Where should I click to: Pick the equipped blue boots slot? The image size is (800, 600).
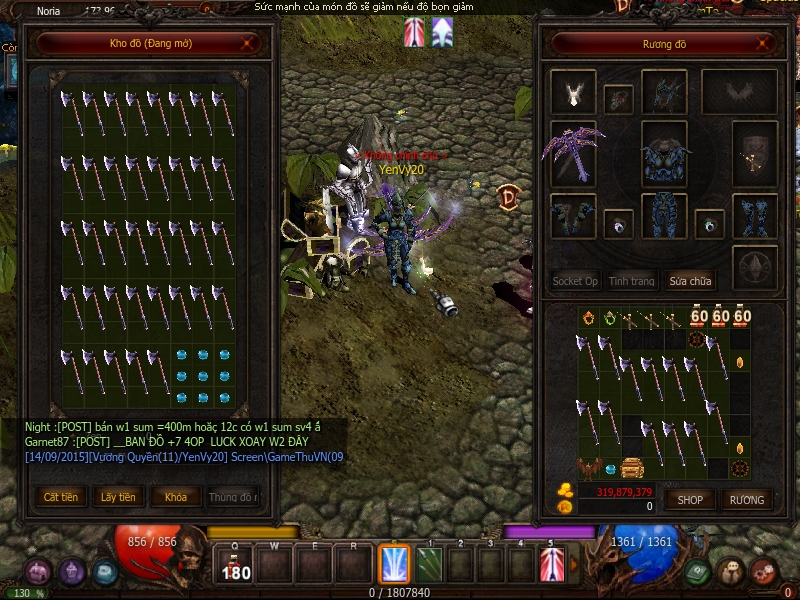click(x=755, y=216)
